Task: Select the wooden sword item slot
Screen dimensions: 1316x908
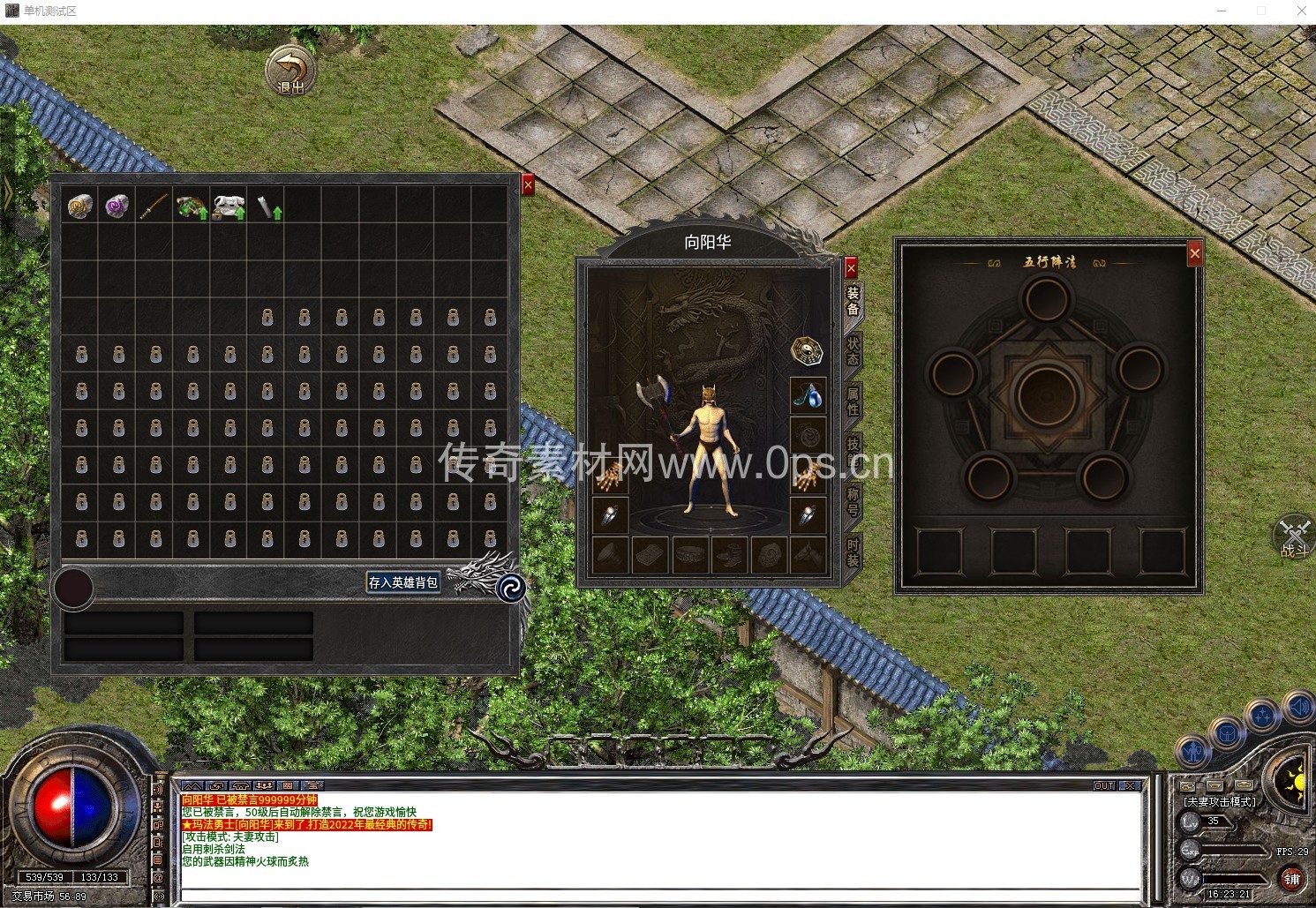Action: (154, 206)
